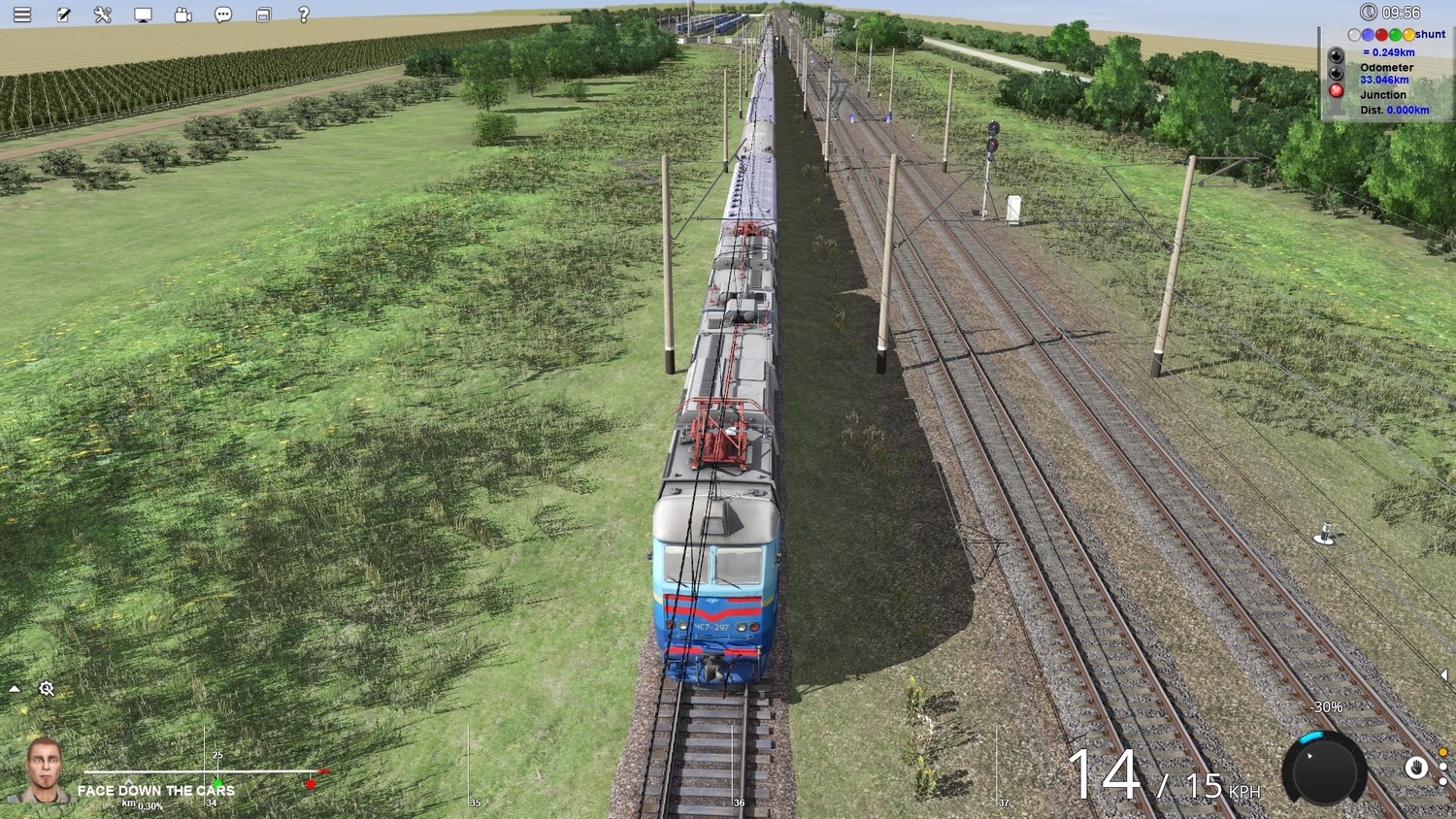Click the orange indicator dot
Screen dimensions: 1456x819
pos(1443,753)
